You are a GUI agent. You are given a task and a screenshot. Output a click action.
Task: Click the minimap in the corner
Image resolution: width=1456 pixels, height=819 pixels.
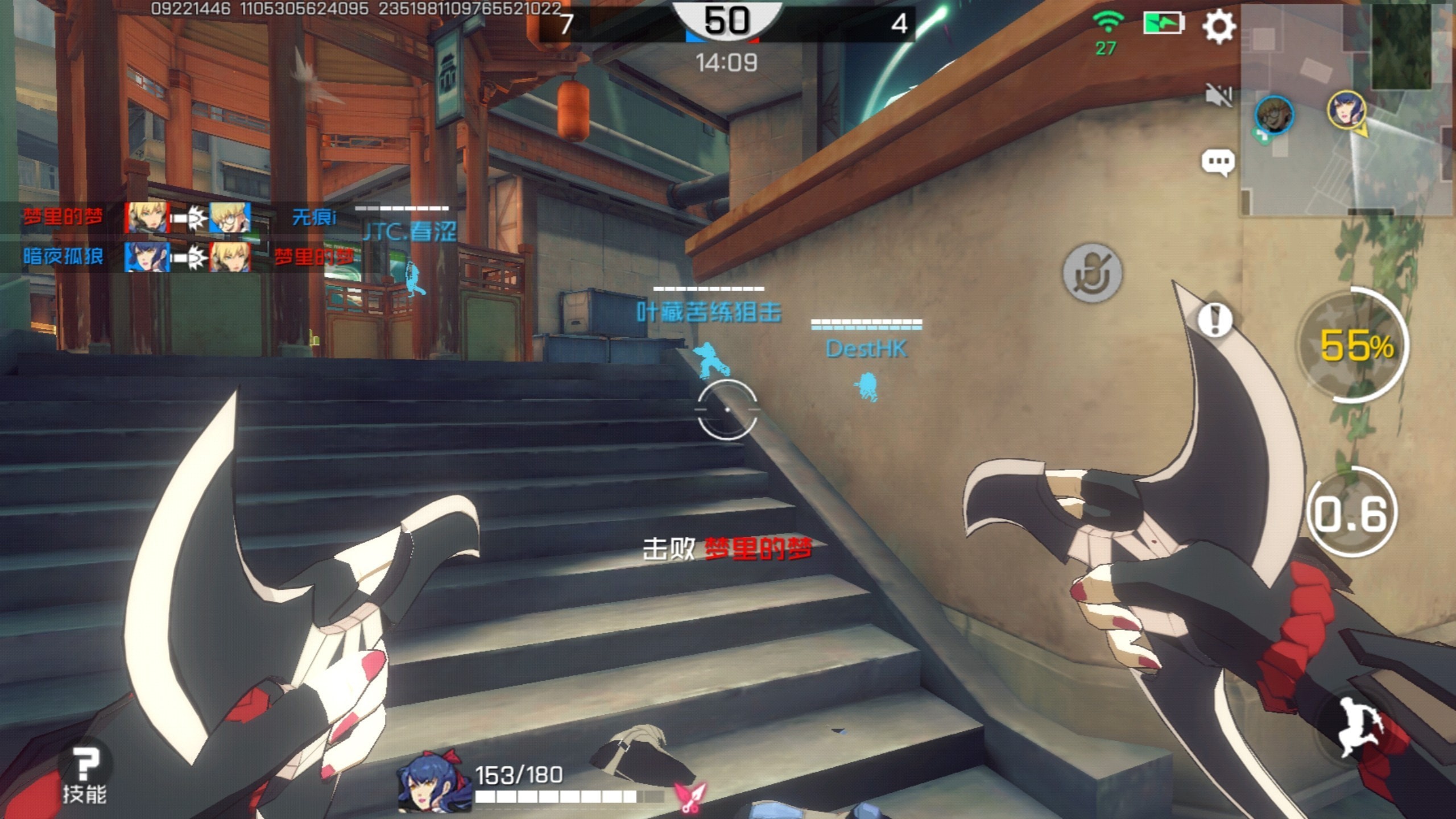coord(1347,108)
